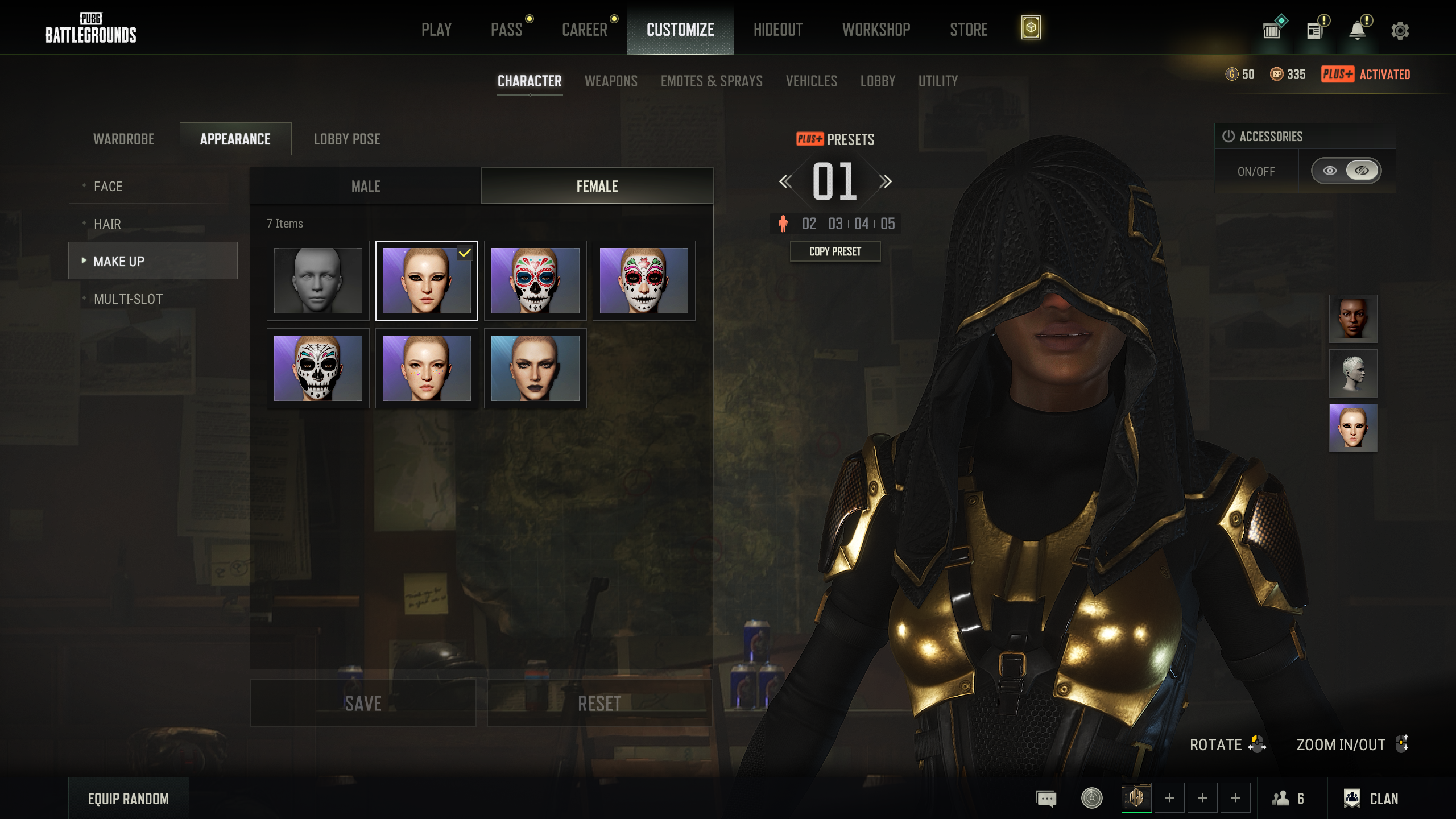Choose the dark lipstick makeup on blue background

pyautogui.click(x=535, y=368)
